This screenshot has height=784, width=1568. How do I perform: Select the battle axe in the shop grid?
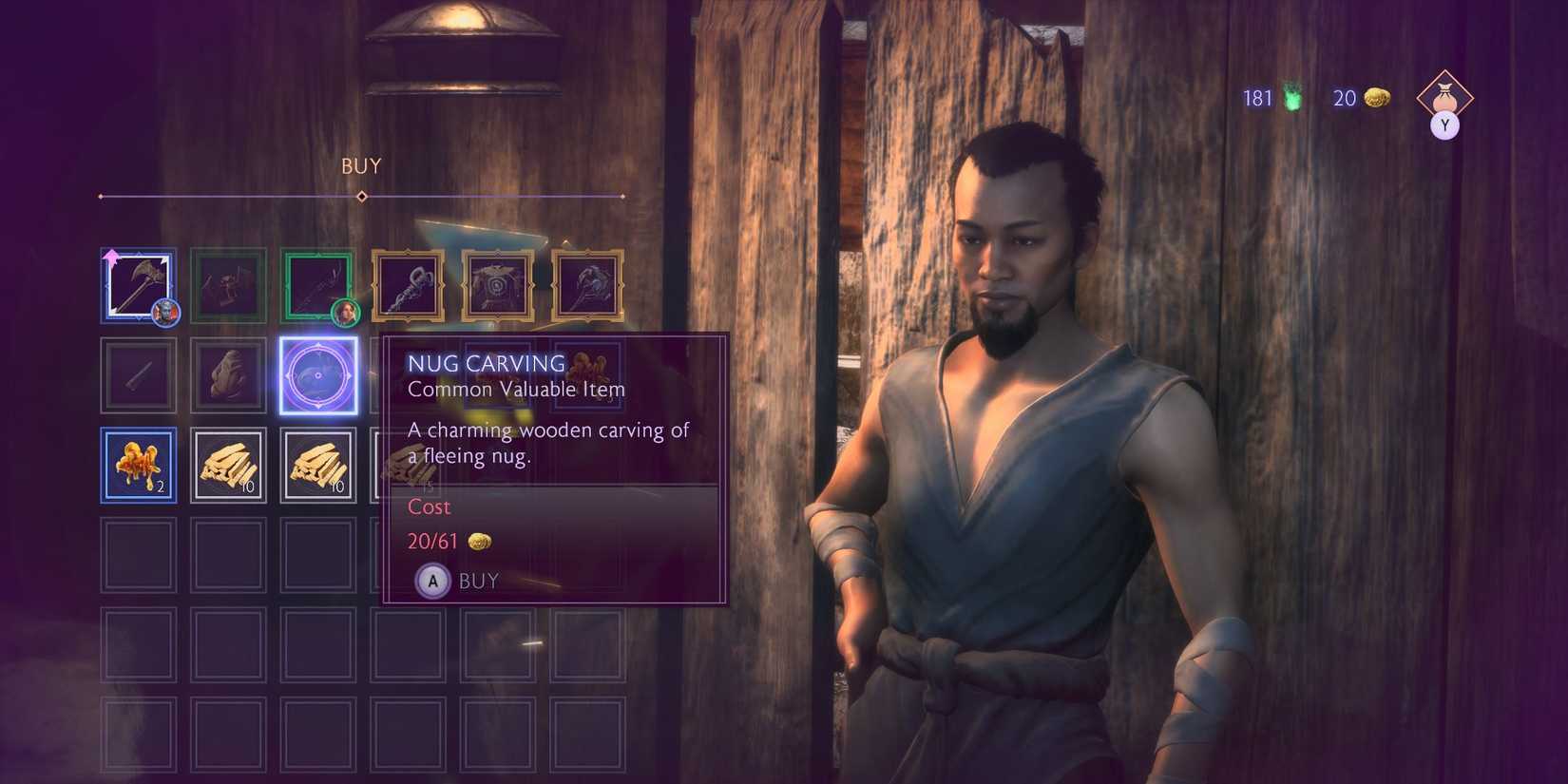pyautogui.click(x=139, y=284)
